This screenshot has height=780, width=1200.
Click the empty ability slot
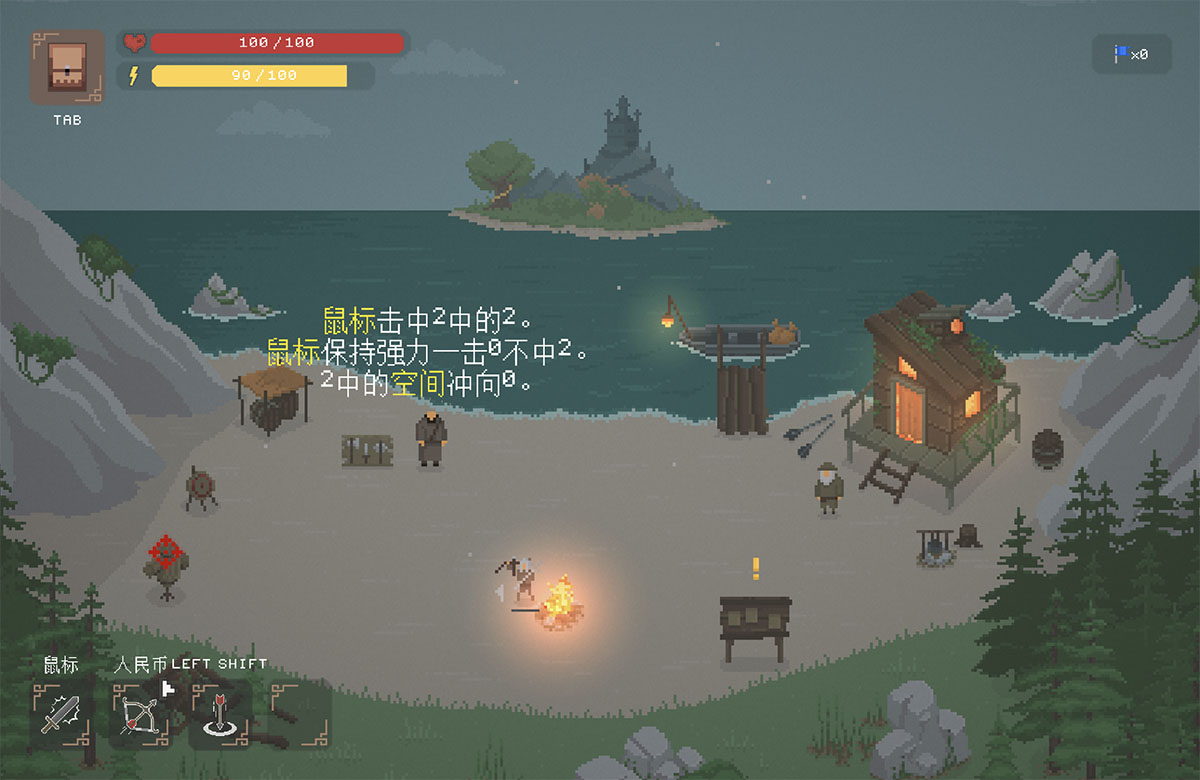(299, 714)
